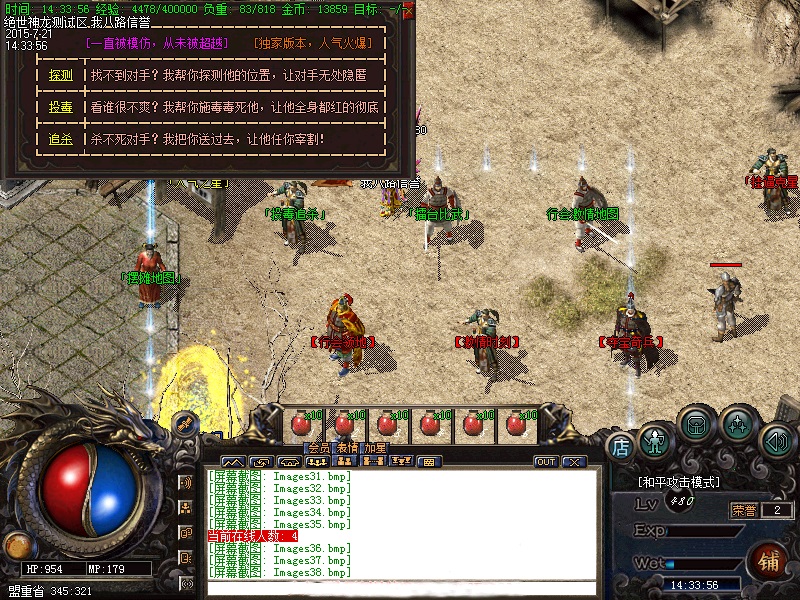Switch to the 会员 chat tab
The height and width of the screenshot is (600, 800).
click(x=318, y=448)
